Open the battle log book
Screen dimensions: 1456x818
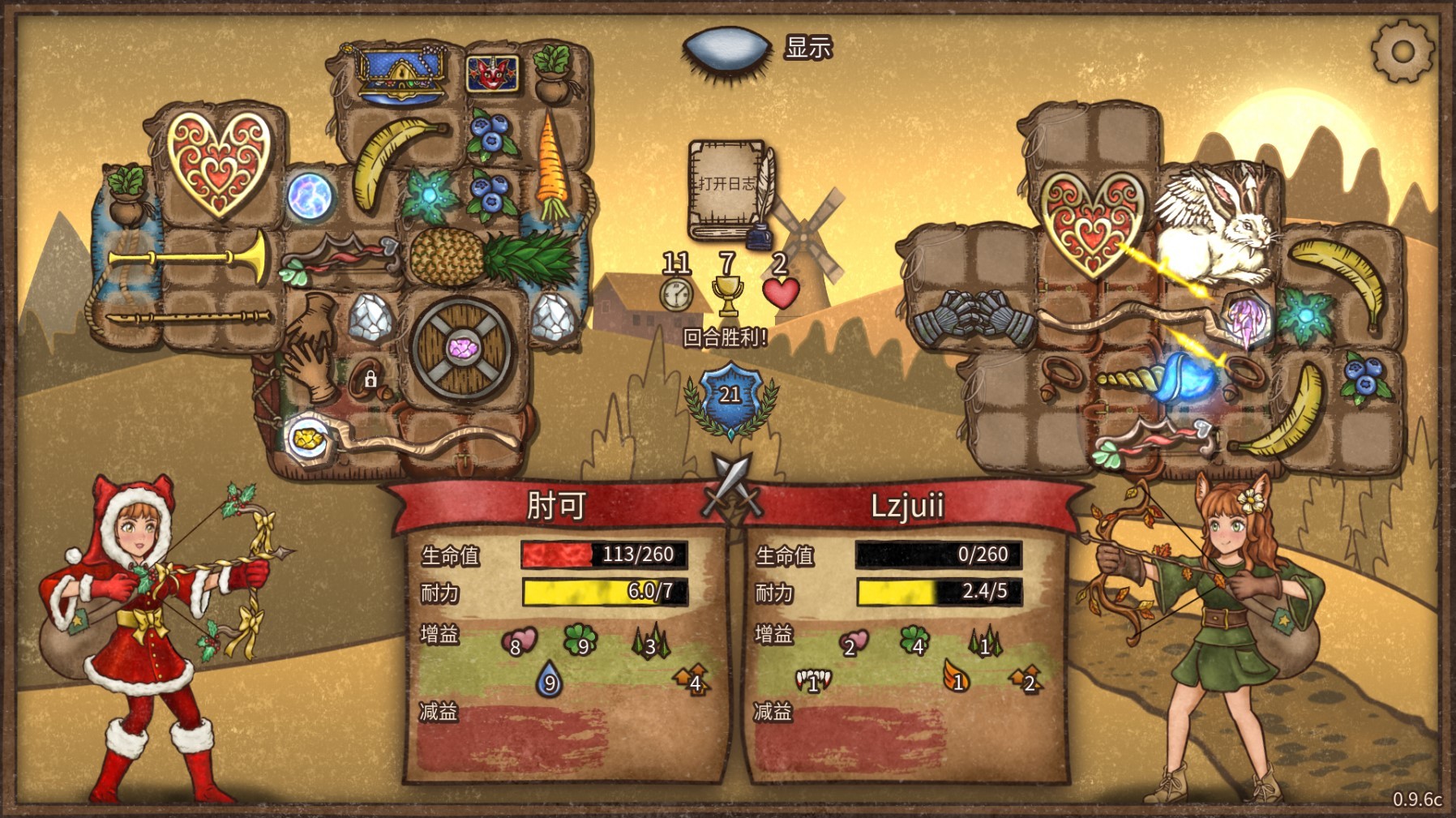729,191
